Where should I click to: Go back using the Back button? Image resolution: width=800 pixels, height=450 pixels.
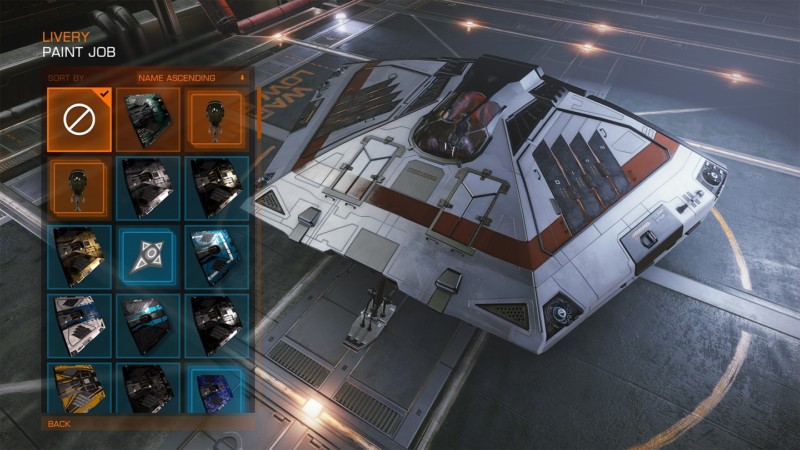60,423
